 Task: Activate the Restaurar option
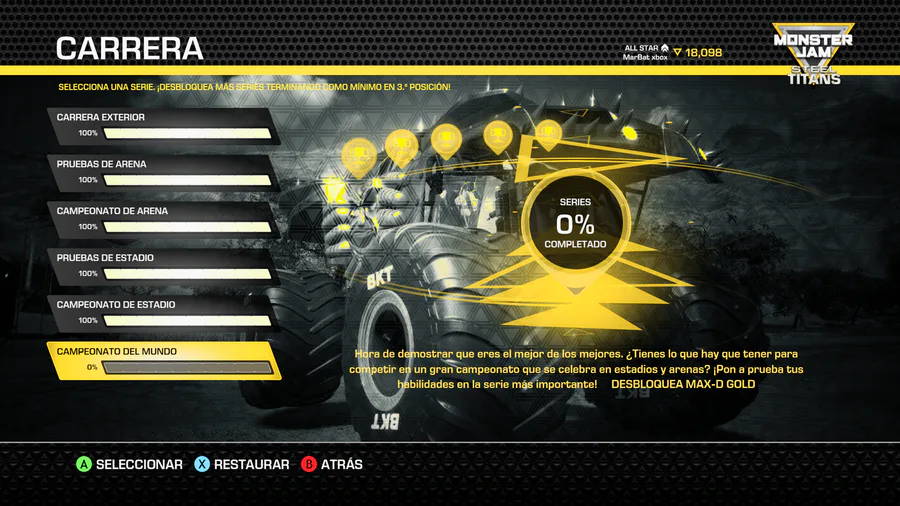pos(242,464)
